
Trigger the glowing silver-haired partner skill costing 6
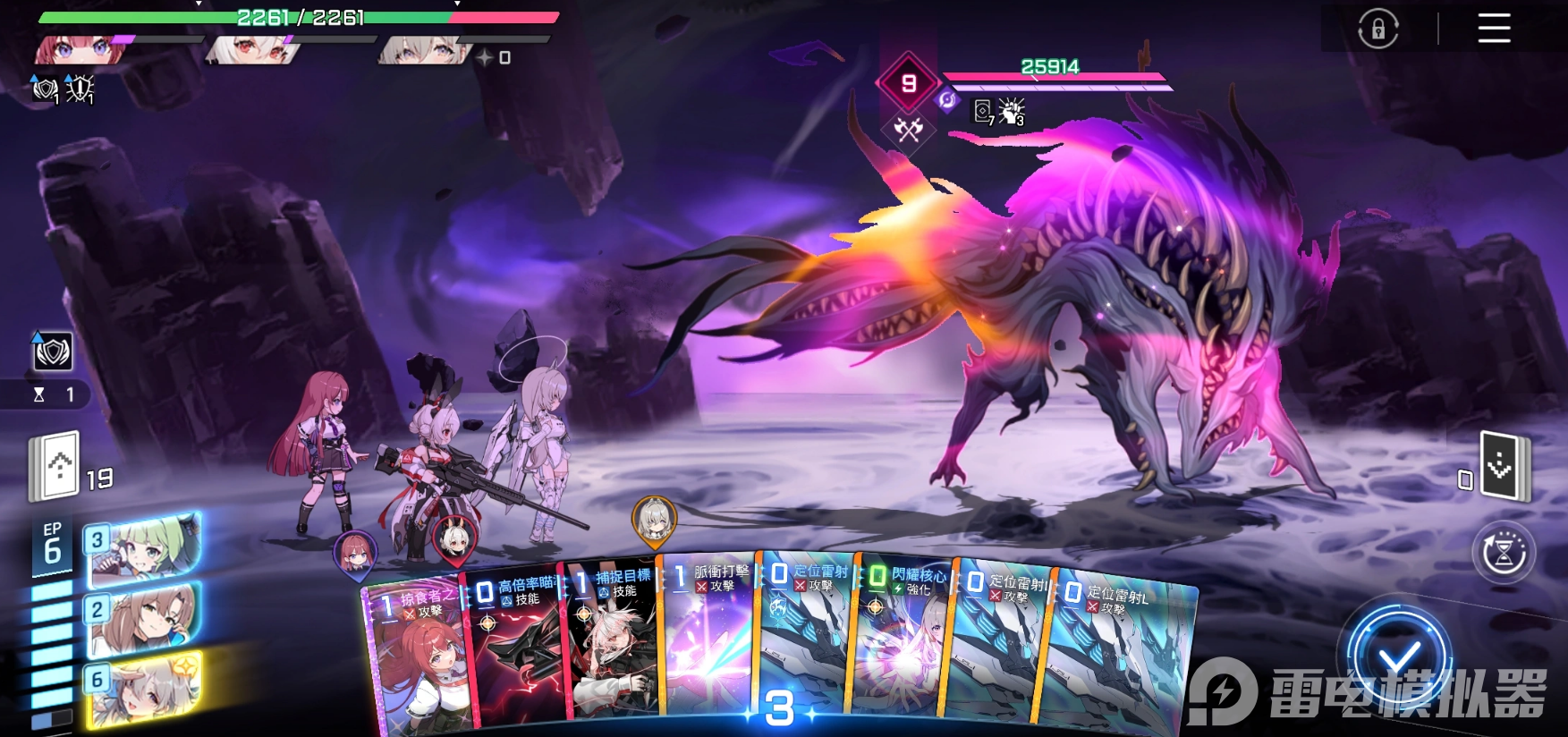143,689
